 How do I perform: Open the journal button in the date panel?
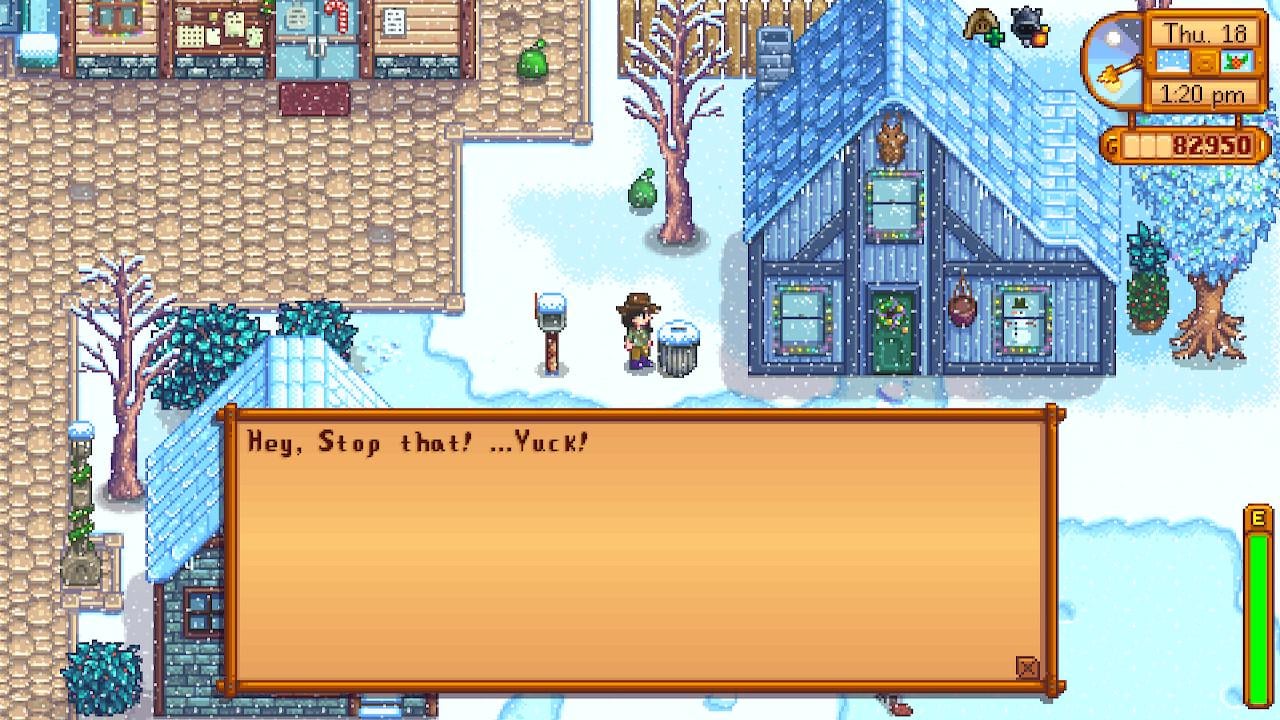[x=1207, y=62]
